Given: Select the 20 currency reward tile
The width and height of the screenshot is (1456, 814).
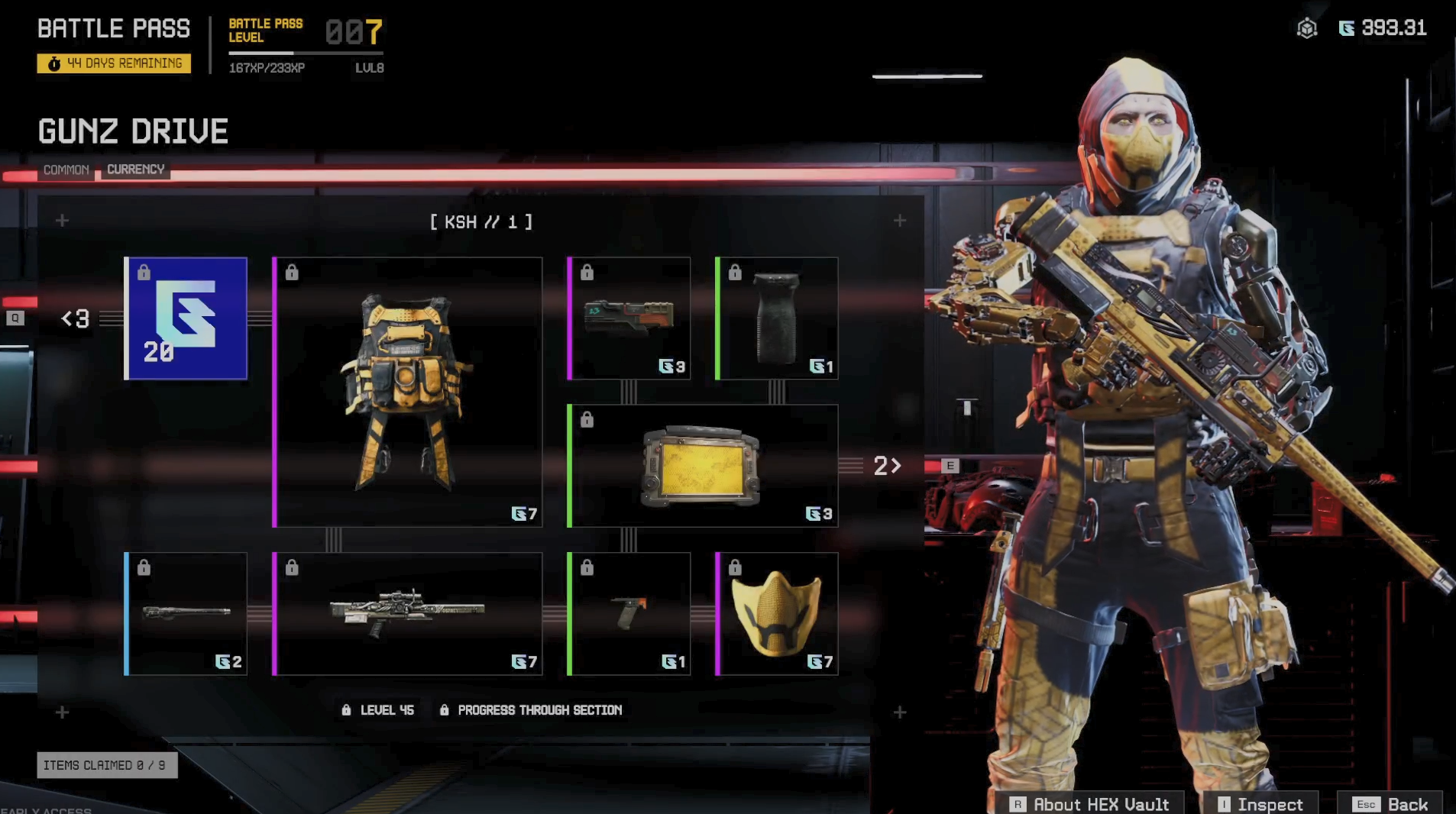Looking at the screenshot, I should pyautogui.click(x=186, y=318).
